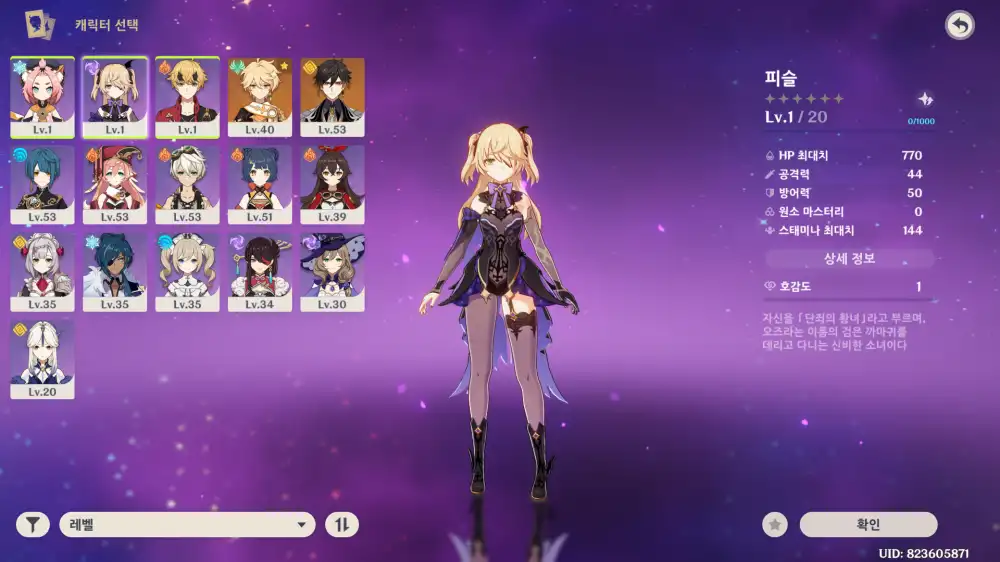Pick Lisa at Lv.30
The image size is (1000, 562).
click(332, 267)
